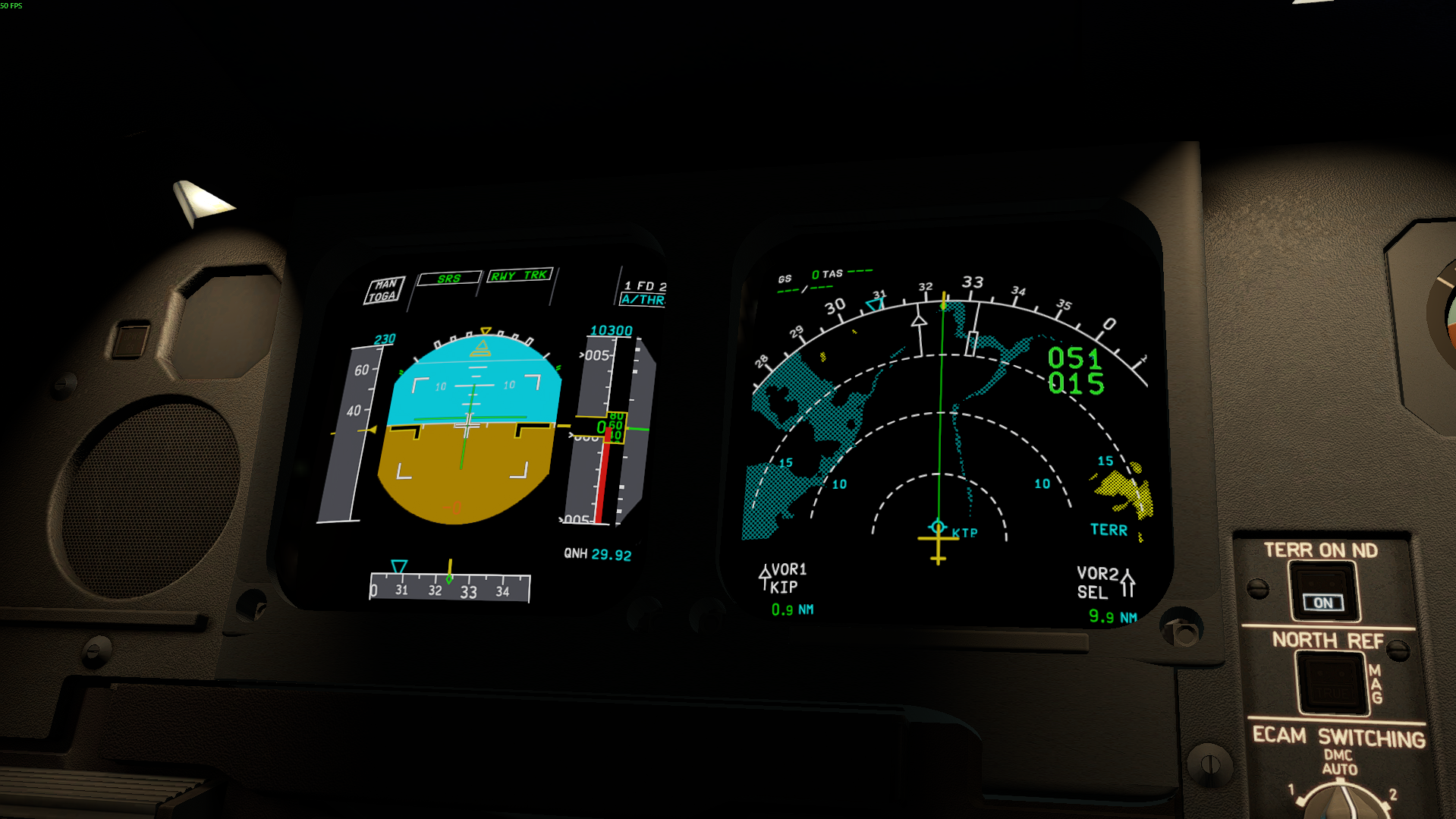This screenshot has height=819, width=1456.
Task: Click the VOR2 SEL double-bar pointer icon
Action: pos(1128,581)
